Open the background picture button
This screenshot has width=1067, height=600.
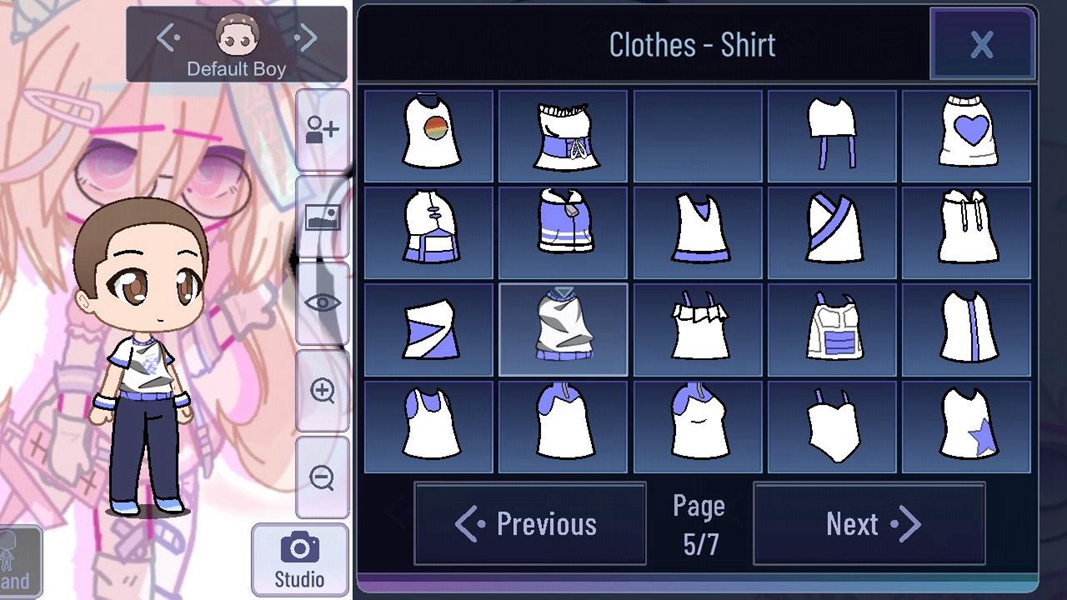coord(322,218)
